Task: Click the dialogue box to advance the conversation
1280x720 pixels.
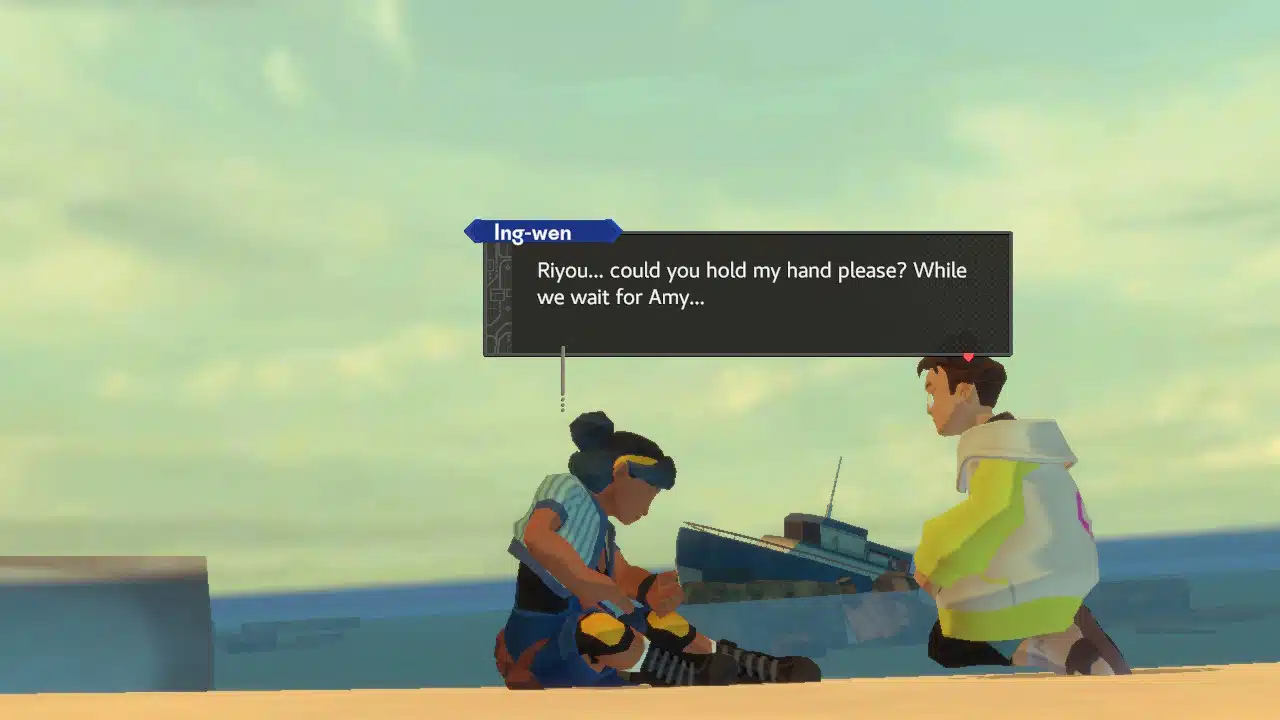Action: point(745,295)
